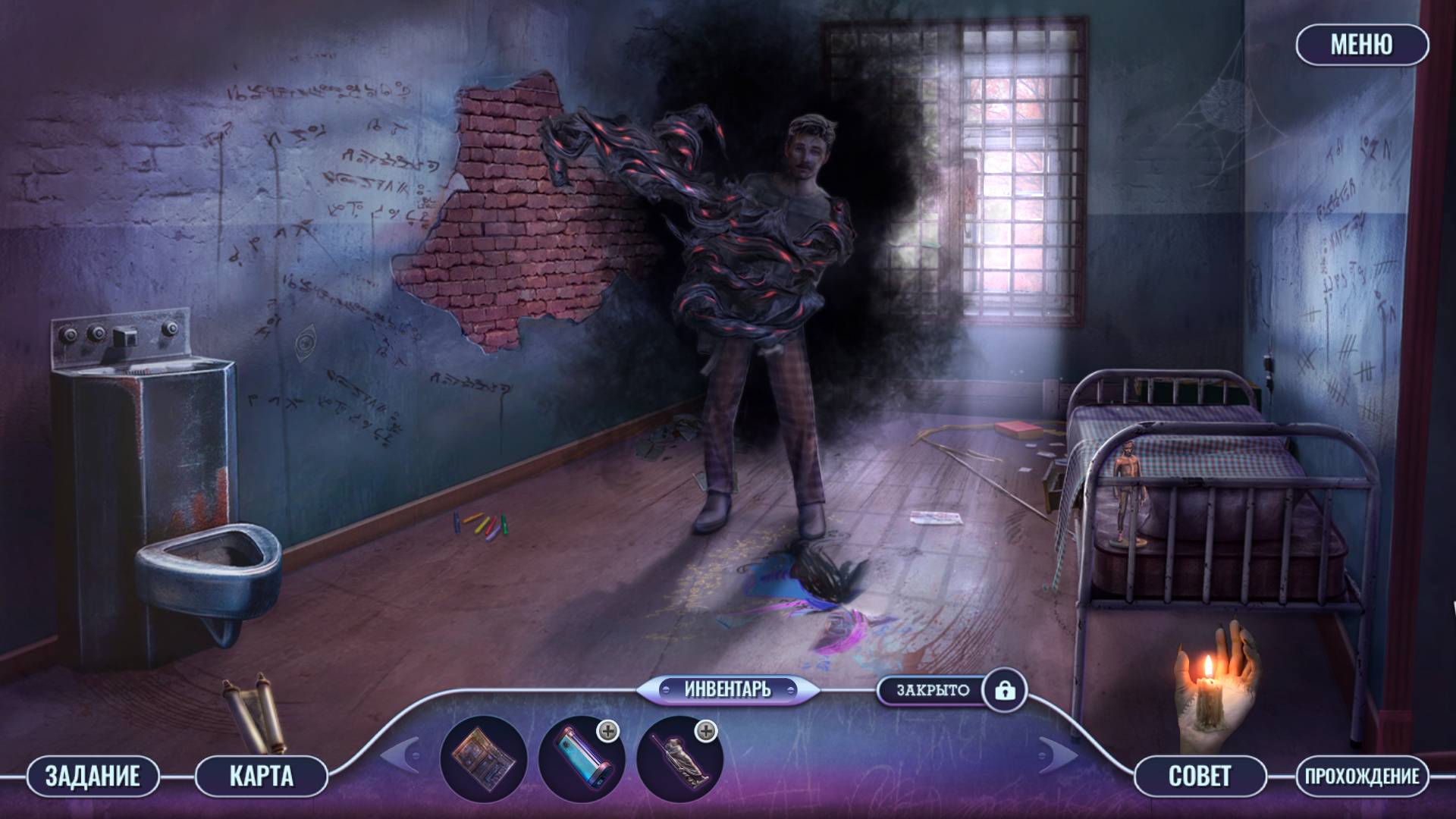Click the Инвентарь panel label
1456x819 pixels.
click(x=727, y=689)
